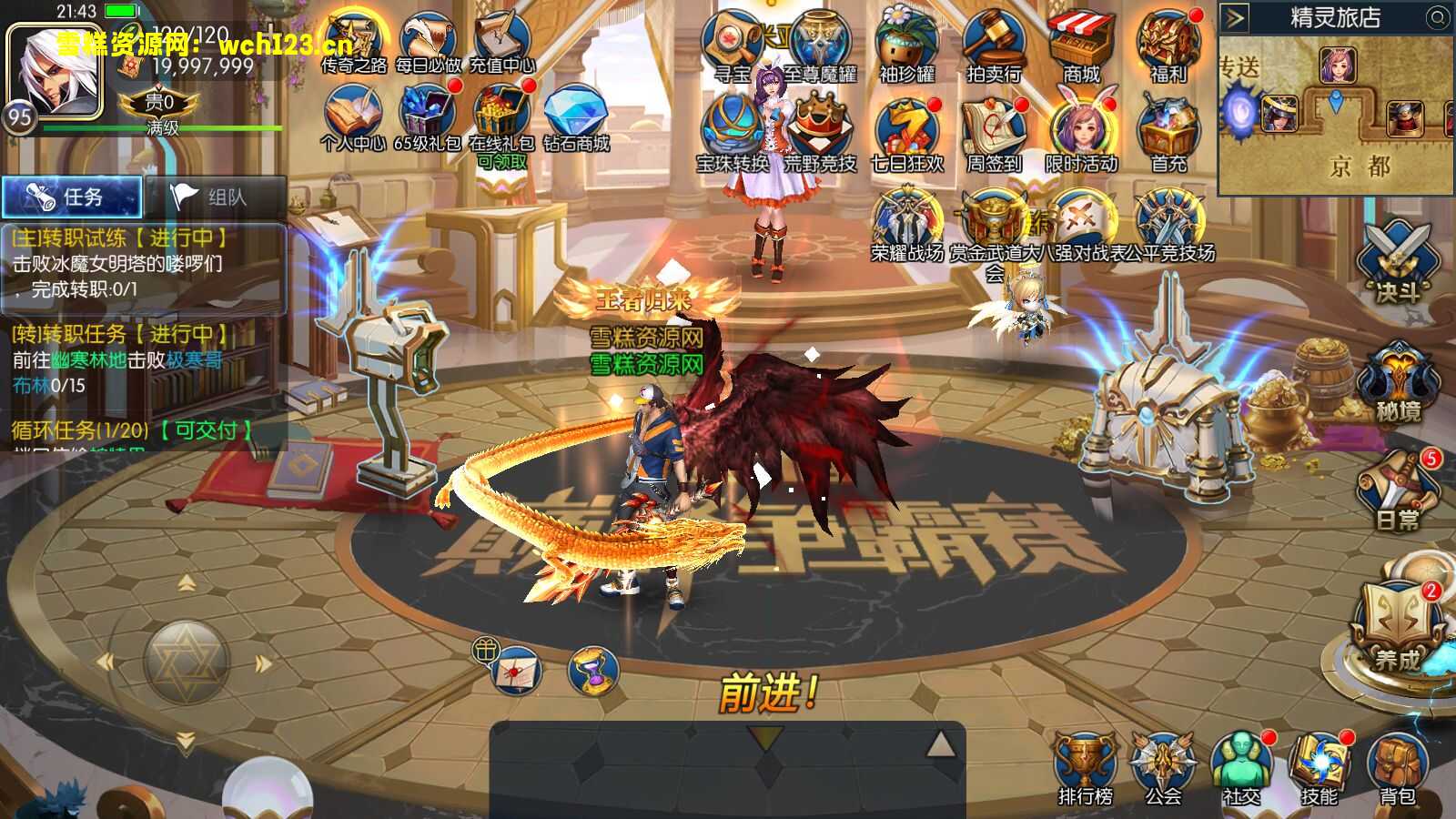Open 周签到 weekly sign-in
Image resolution: width=1456 pixels, height=819 pixels.
point(994,136)
